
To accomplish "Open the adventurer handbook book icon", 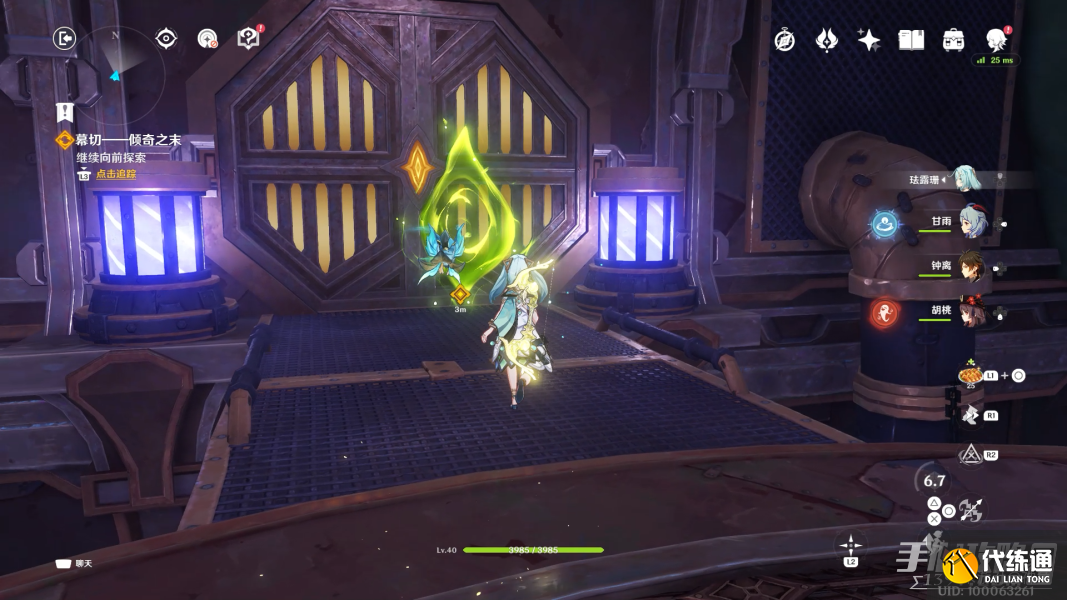I will [x=910, y=40].
